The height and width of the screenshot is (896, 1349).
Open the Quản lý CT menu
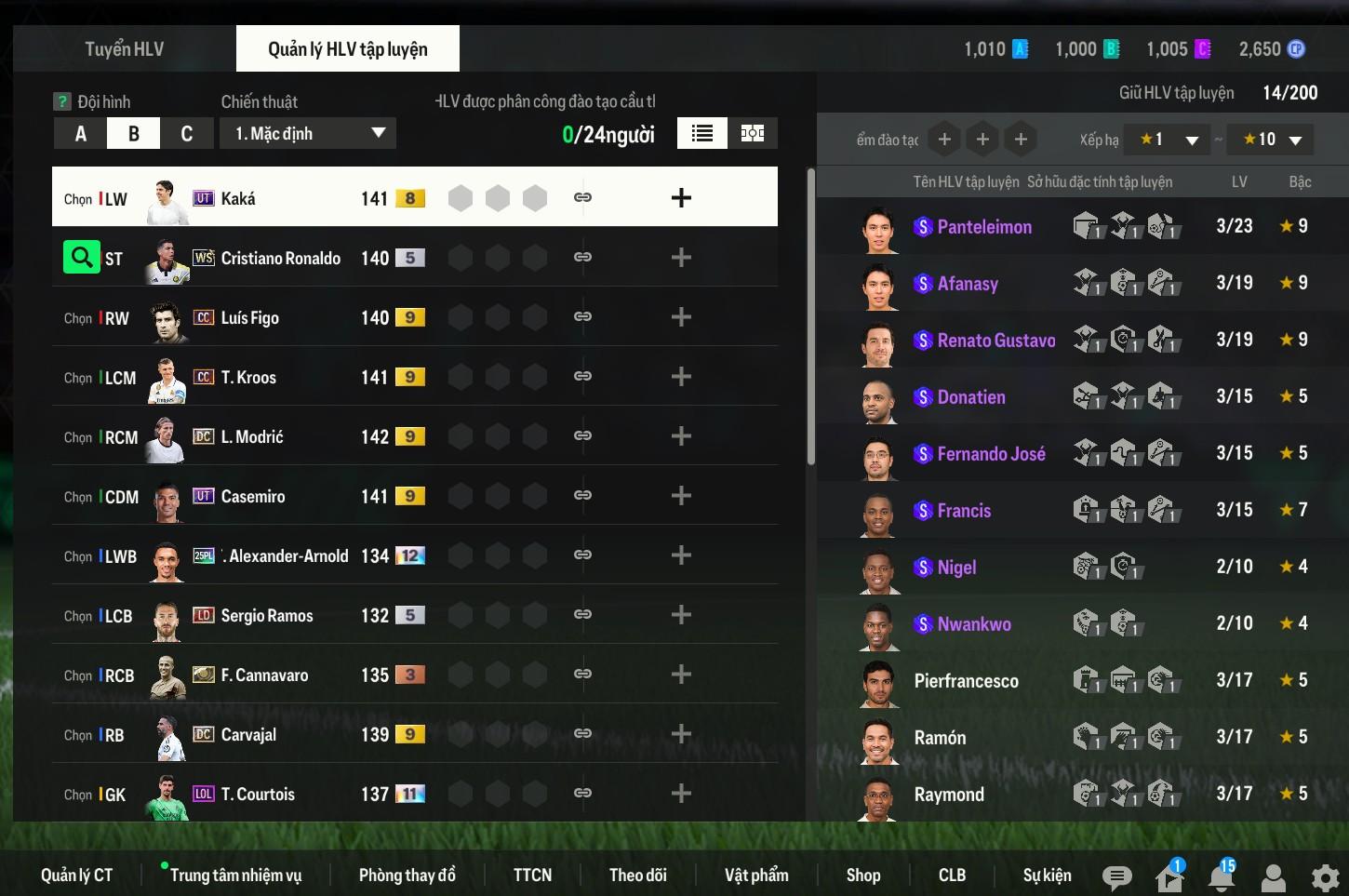tap(76, 875)
